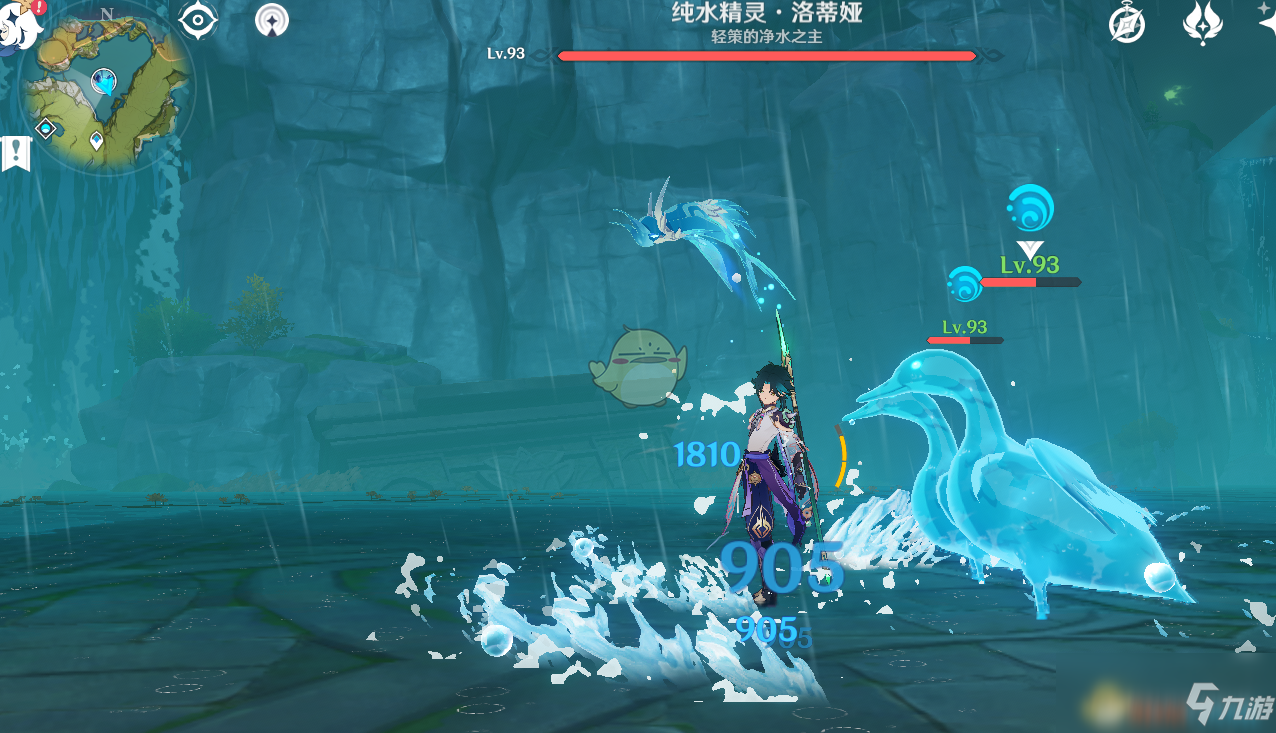Open the compass icon menu
Screen dimensions: 1276x733
click(x=1128, y=24)
